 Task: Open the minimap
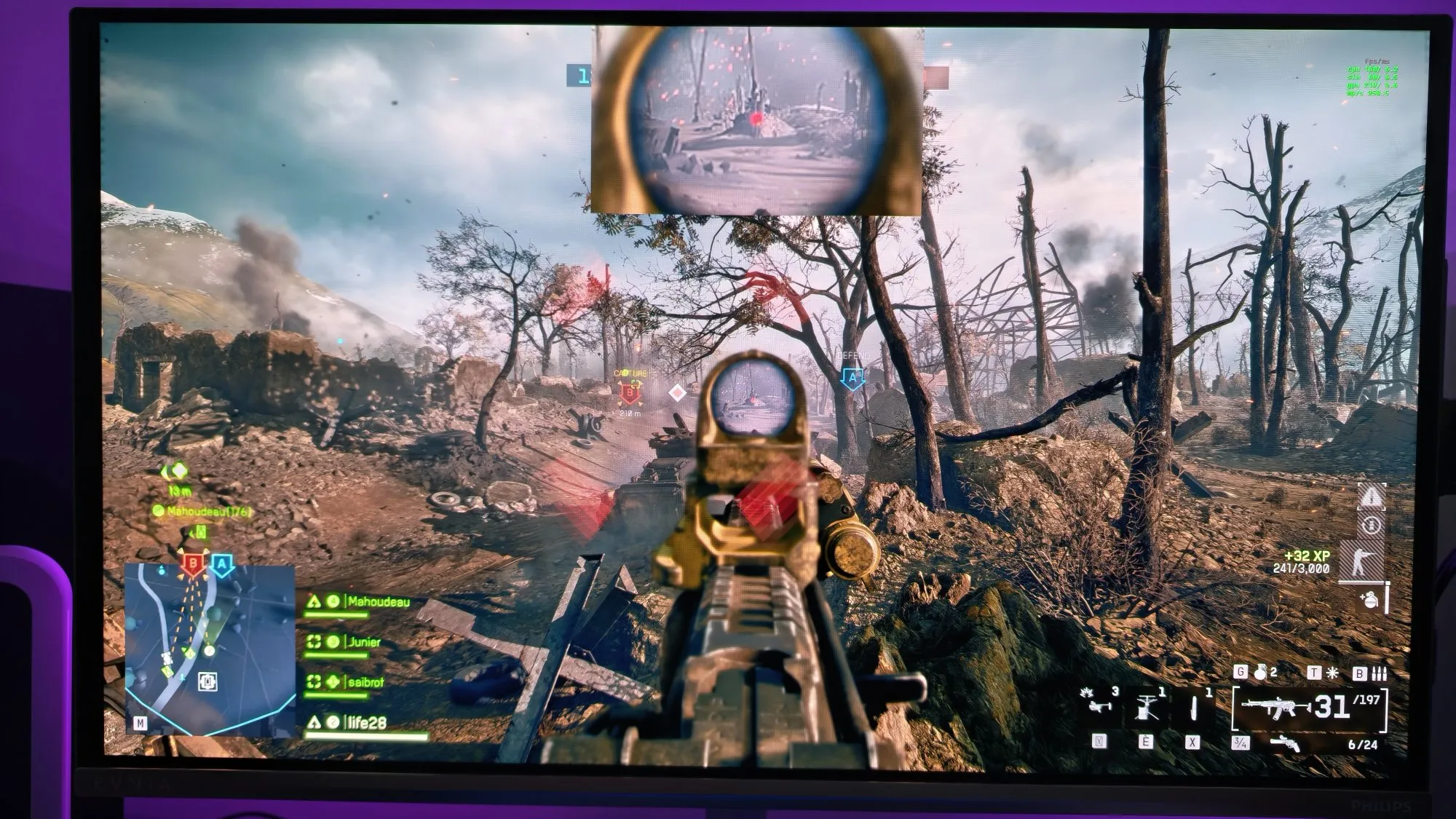pyautogui.click(x=210, y=649)
